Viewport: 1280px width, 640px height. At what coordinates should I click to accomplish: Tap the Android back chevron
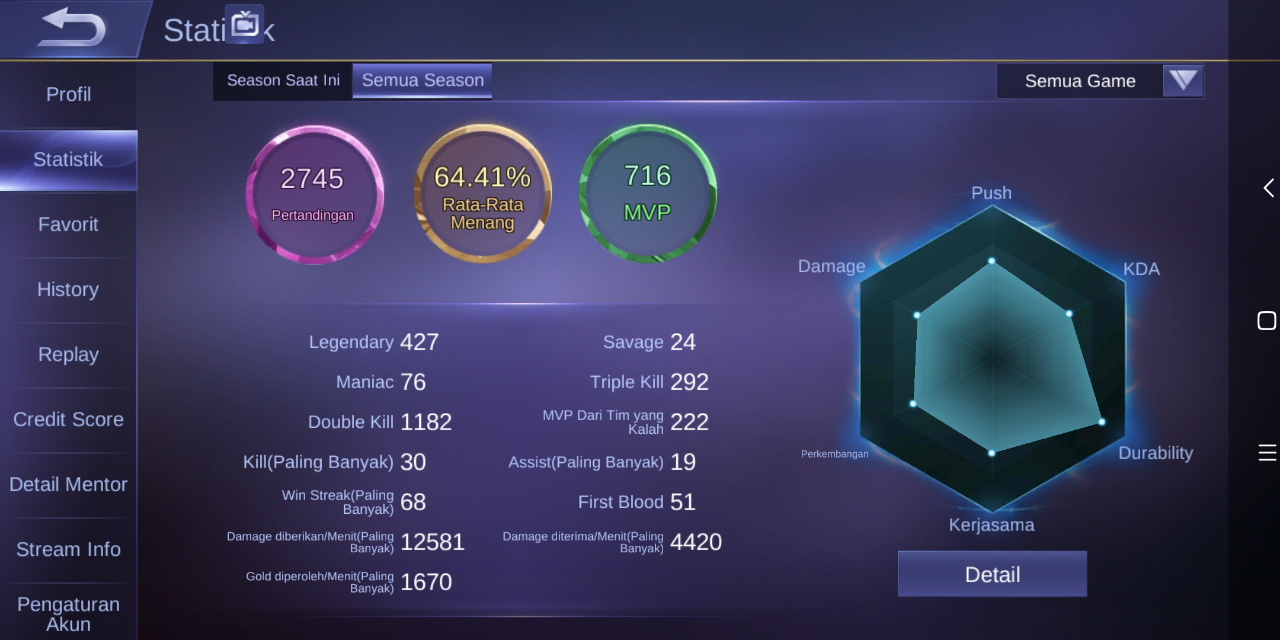coord(1267,188)
